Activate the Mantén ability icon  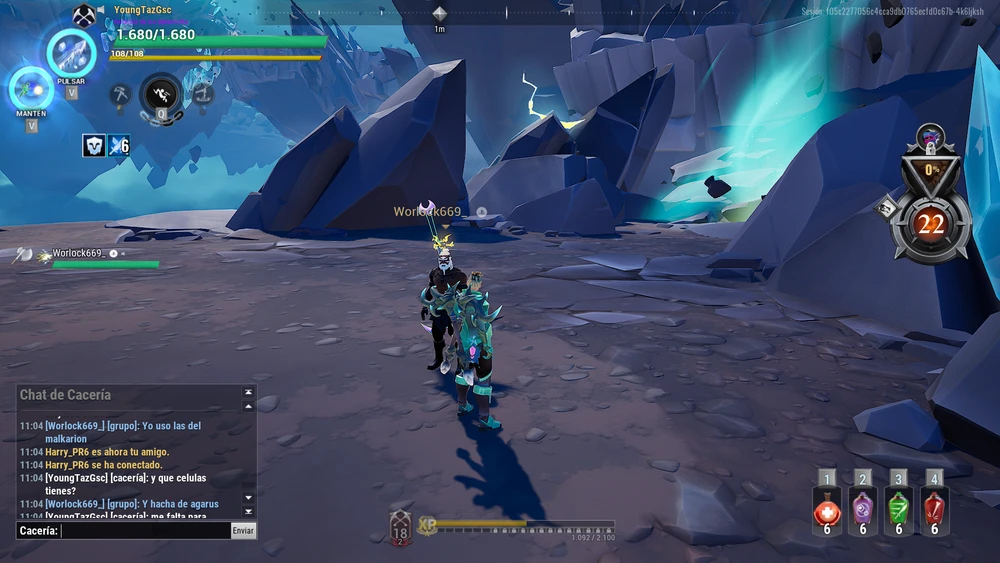tap(31, 89)
